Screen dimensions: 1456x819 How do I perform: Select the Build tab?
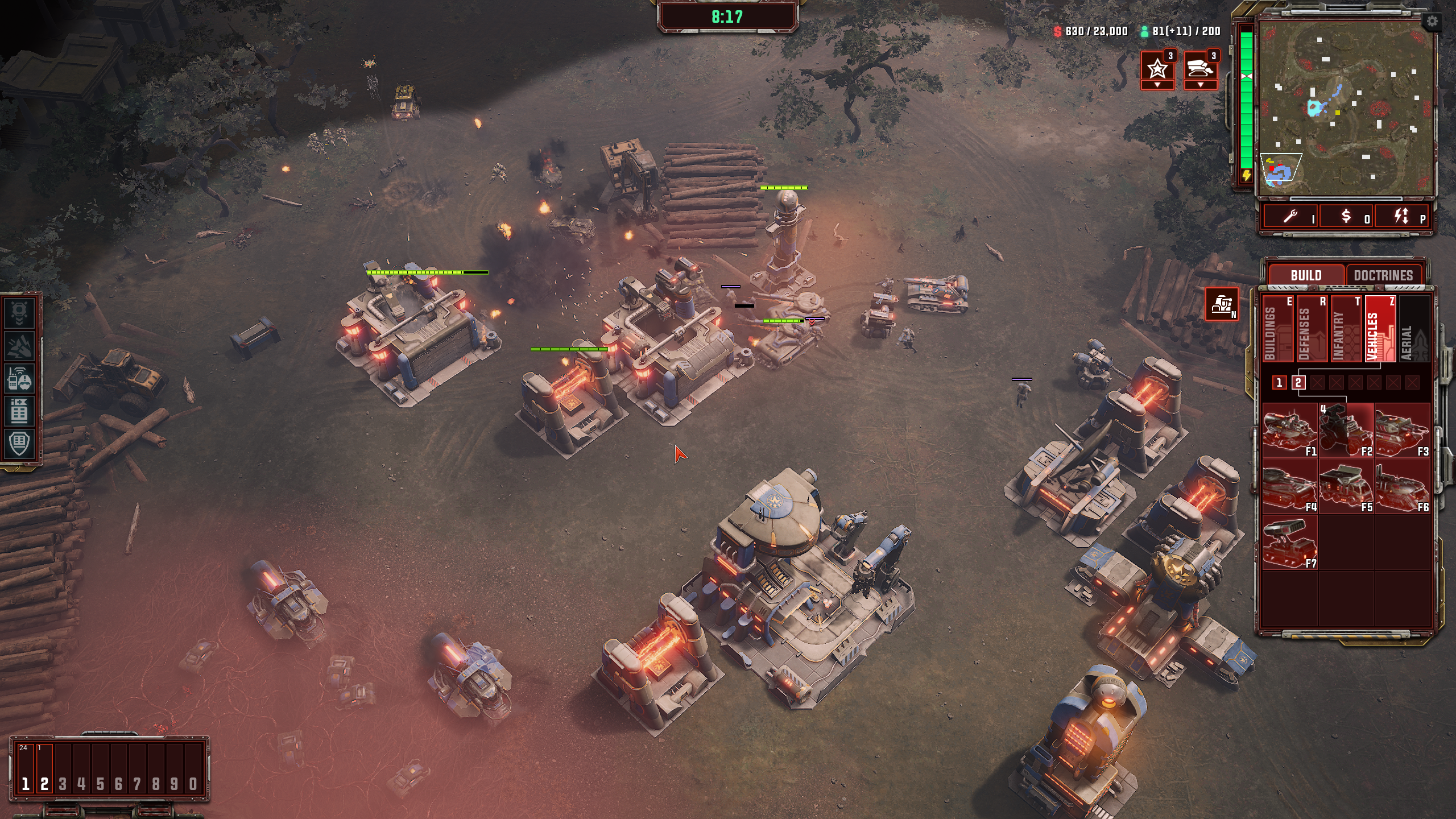[1306, 275]
